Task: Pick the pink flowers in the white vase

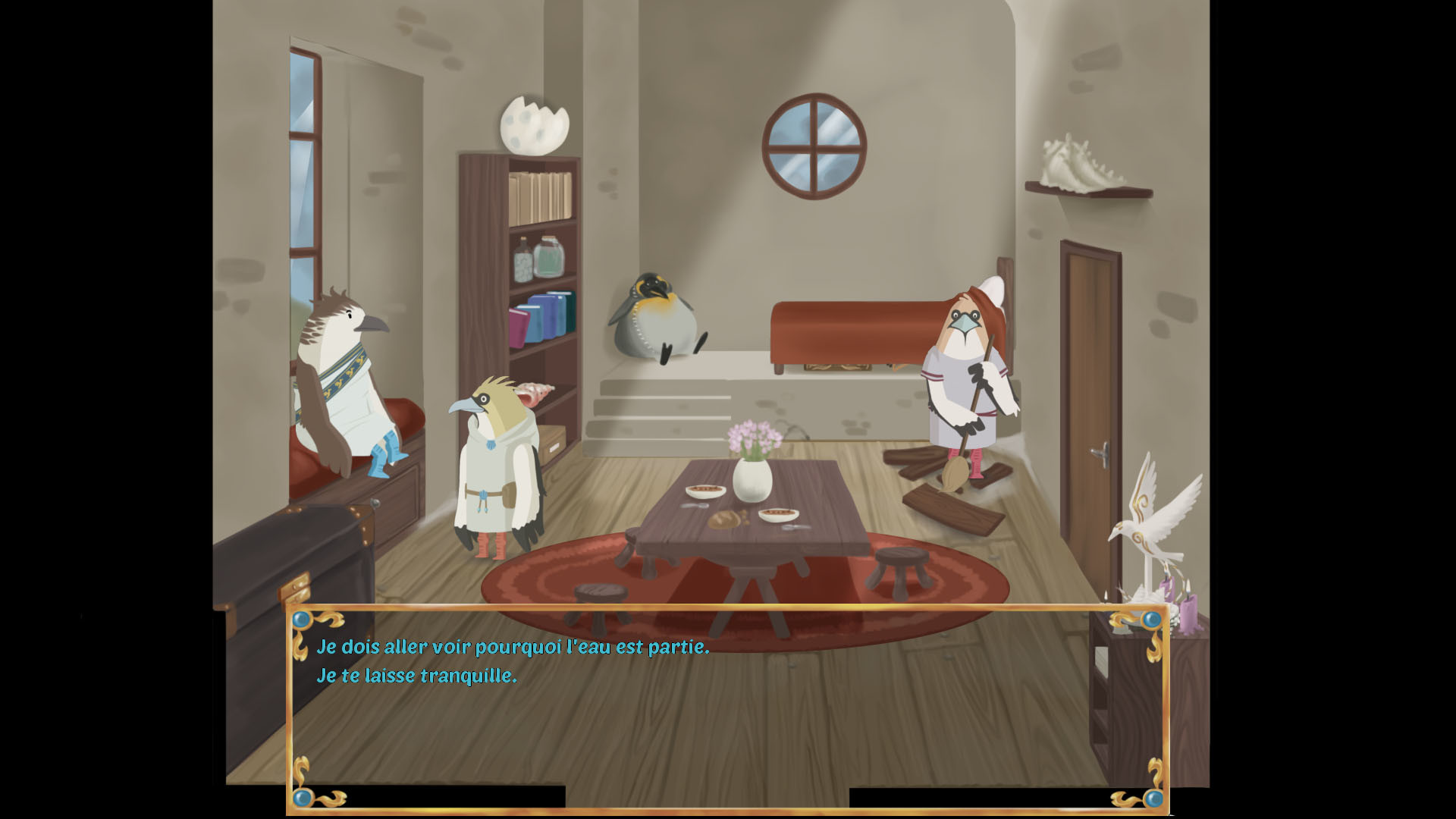Action: [x=756, y=440]
